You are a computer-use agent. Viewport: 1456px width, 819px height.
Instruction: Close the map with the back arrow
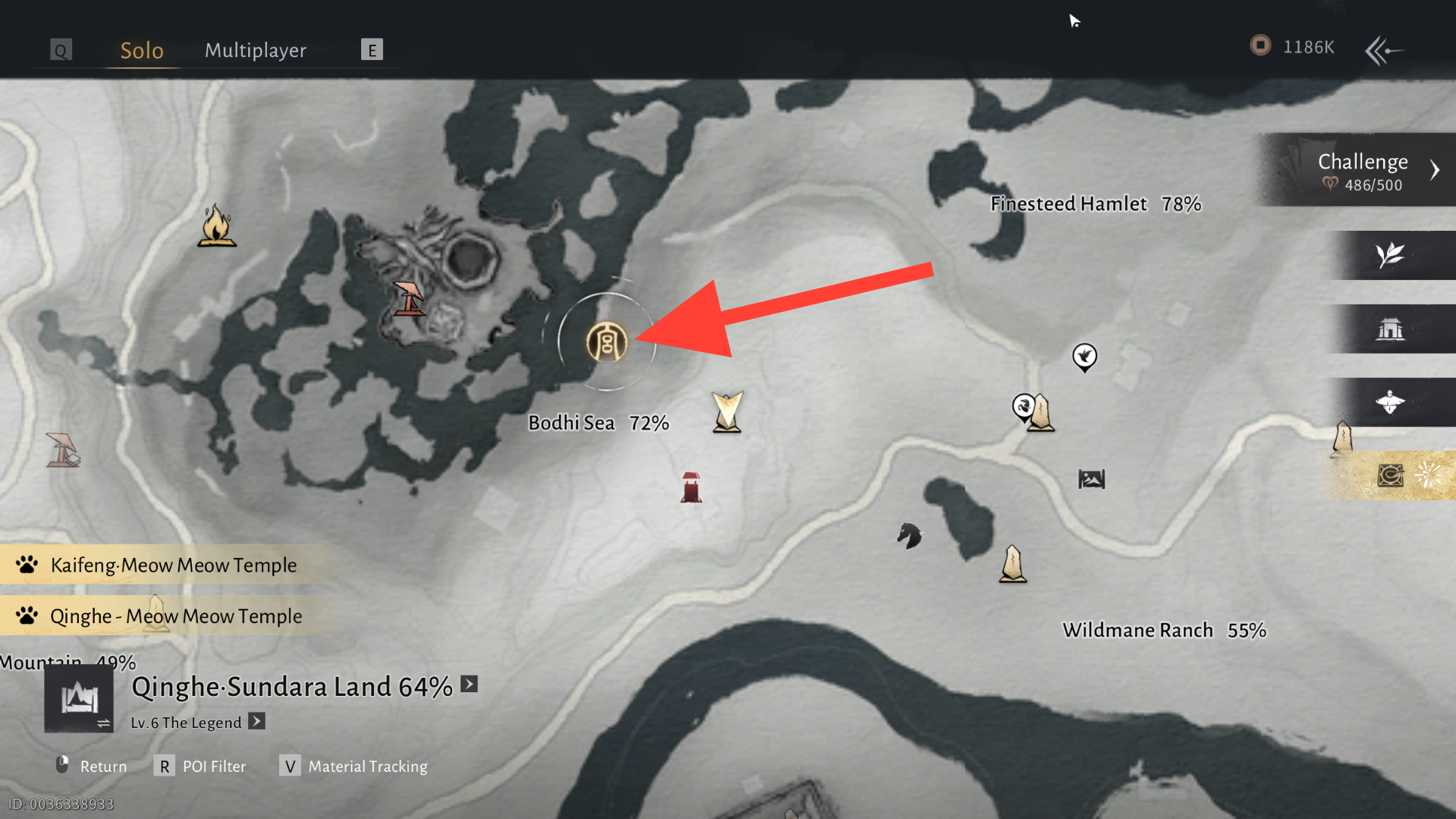click(x=1383, y=51)
